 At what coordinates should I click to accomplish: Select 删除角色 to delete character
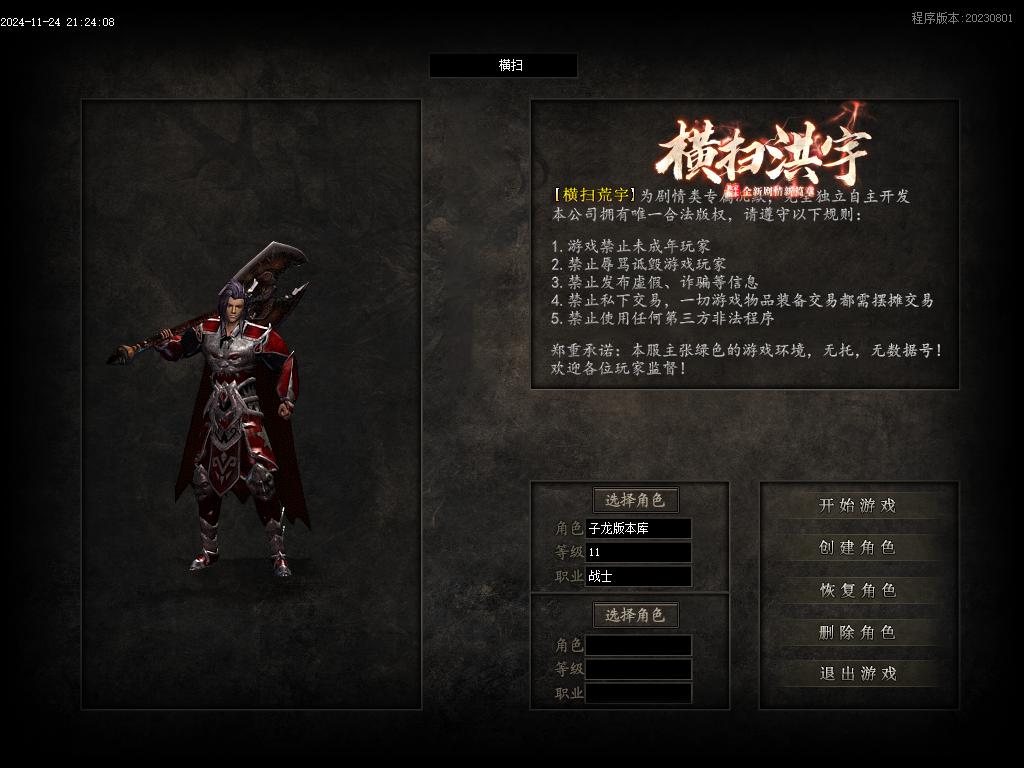(x=858, y=632)
